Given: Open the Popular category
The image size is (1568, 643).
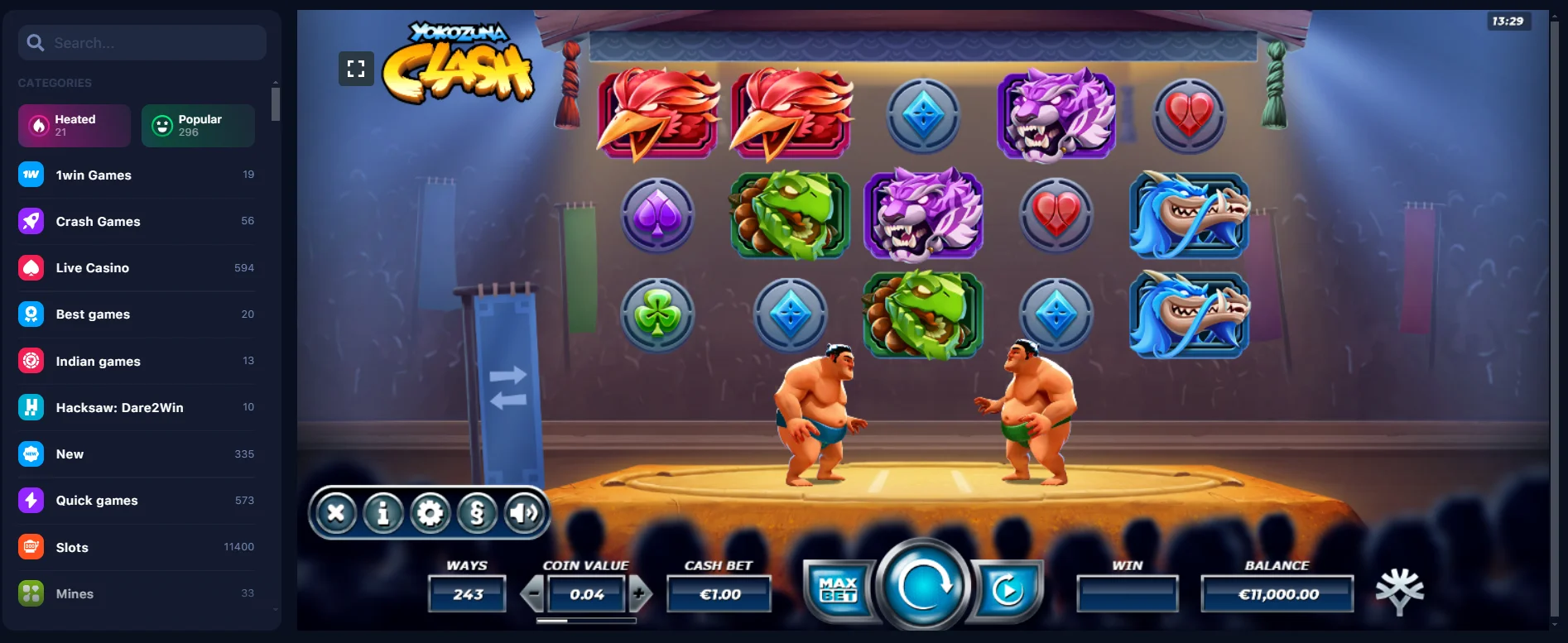Looking at the screenshot, I should click(198, 126).
